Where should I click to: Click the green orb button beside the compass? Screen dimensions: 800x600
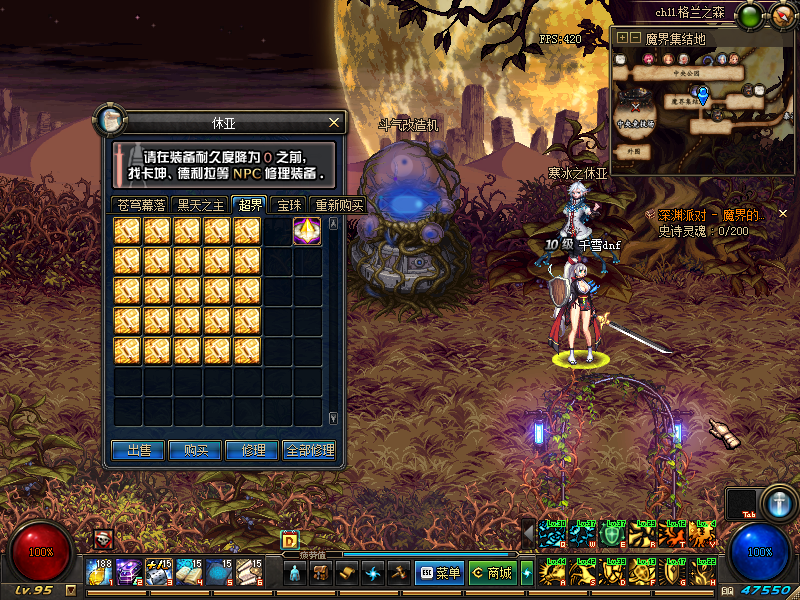point(751,14)
